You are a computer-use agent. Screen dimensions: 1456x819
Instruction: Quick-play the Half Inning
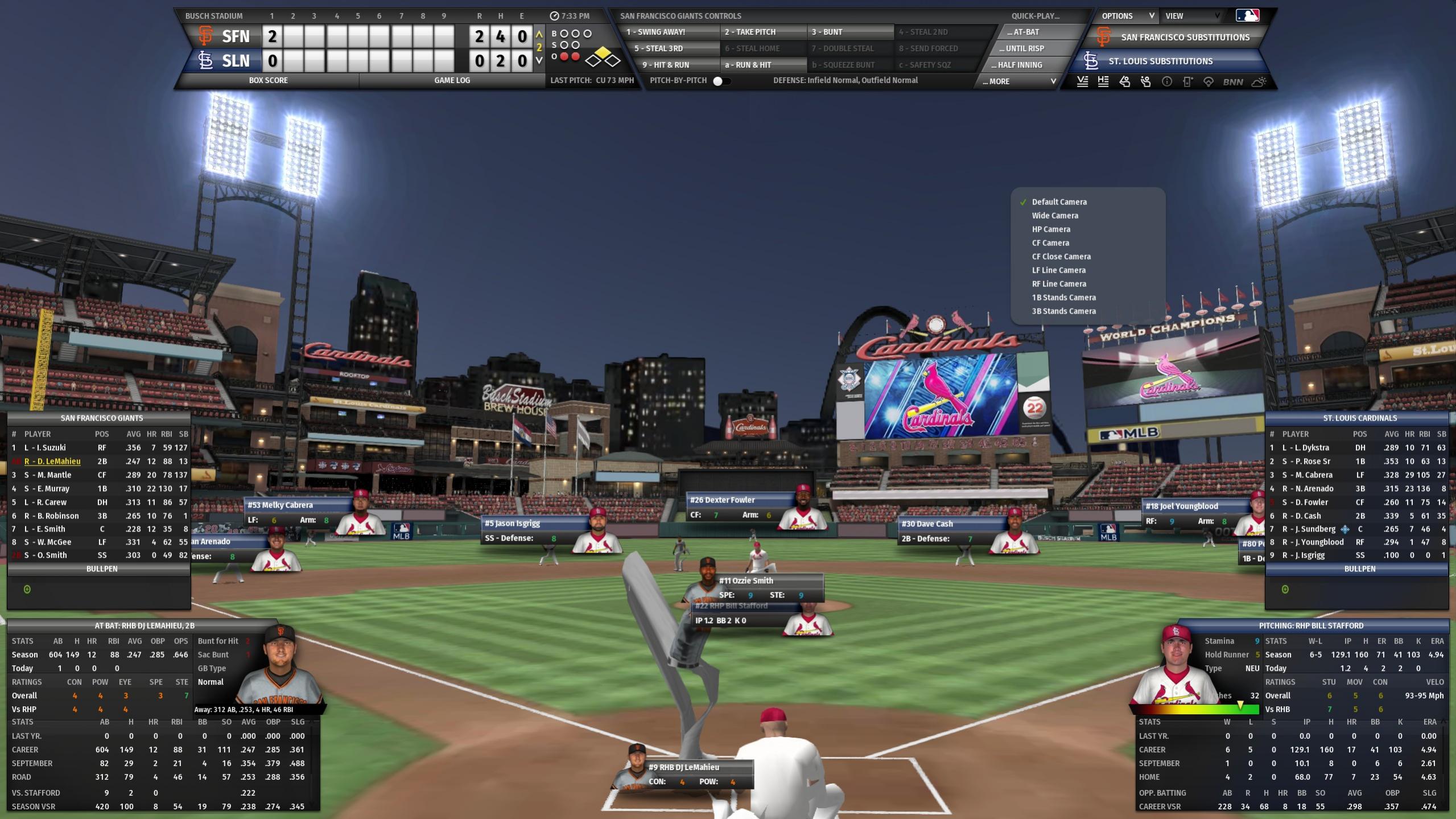tap(1020, 65)
